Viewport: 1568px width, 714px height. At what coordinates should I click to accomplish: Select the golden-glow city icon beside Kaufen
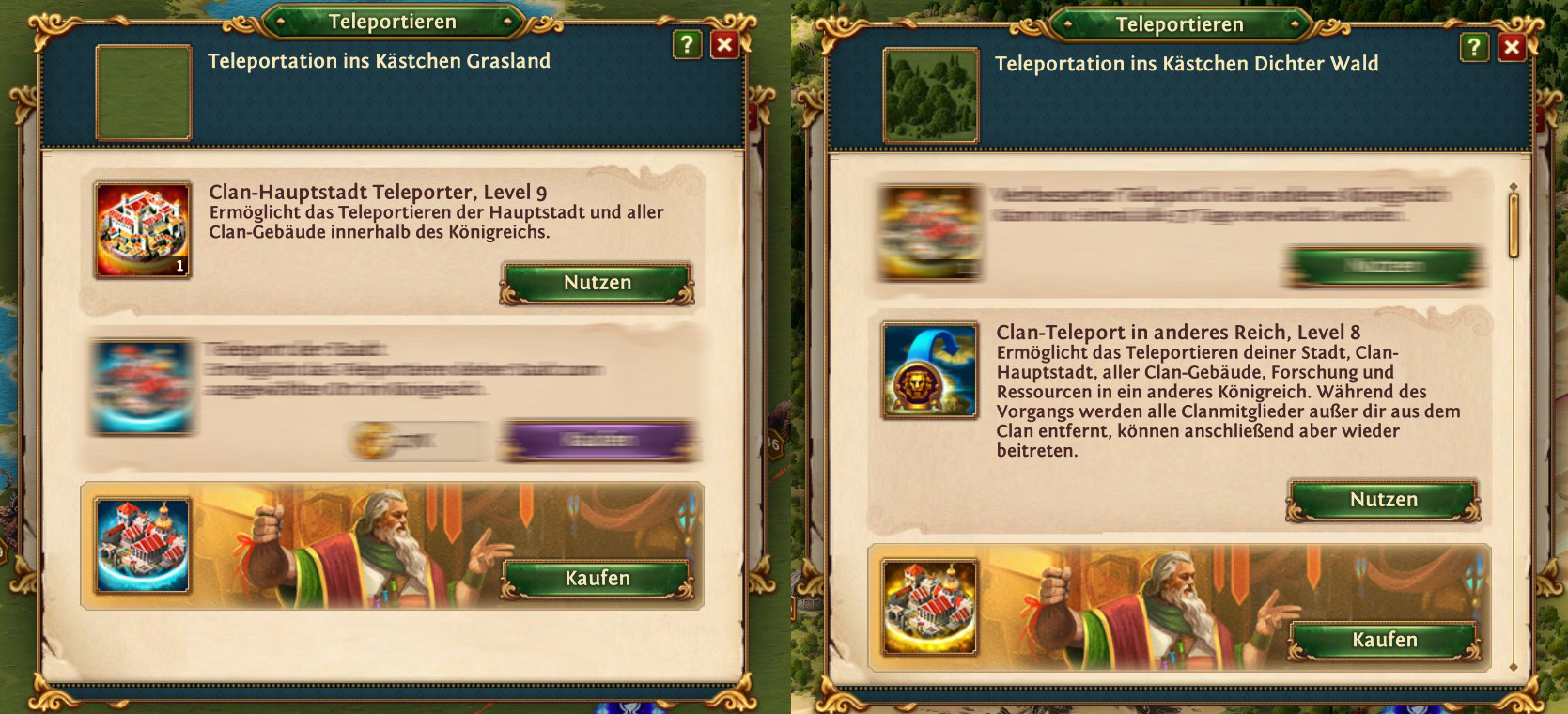(x=930, y=607)
